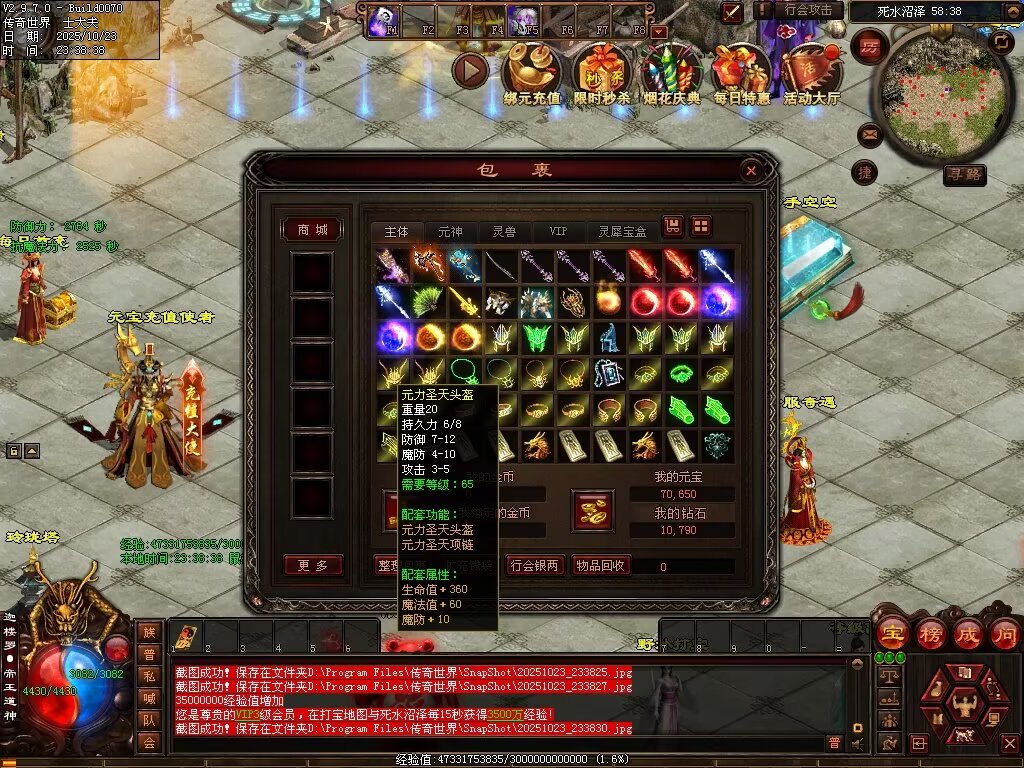Switch to the 元神 tab
1024x768 pixels.
(x=450, y=231)
